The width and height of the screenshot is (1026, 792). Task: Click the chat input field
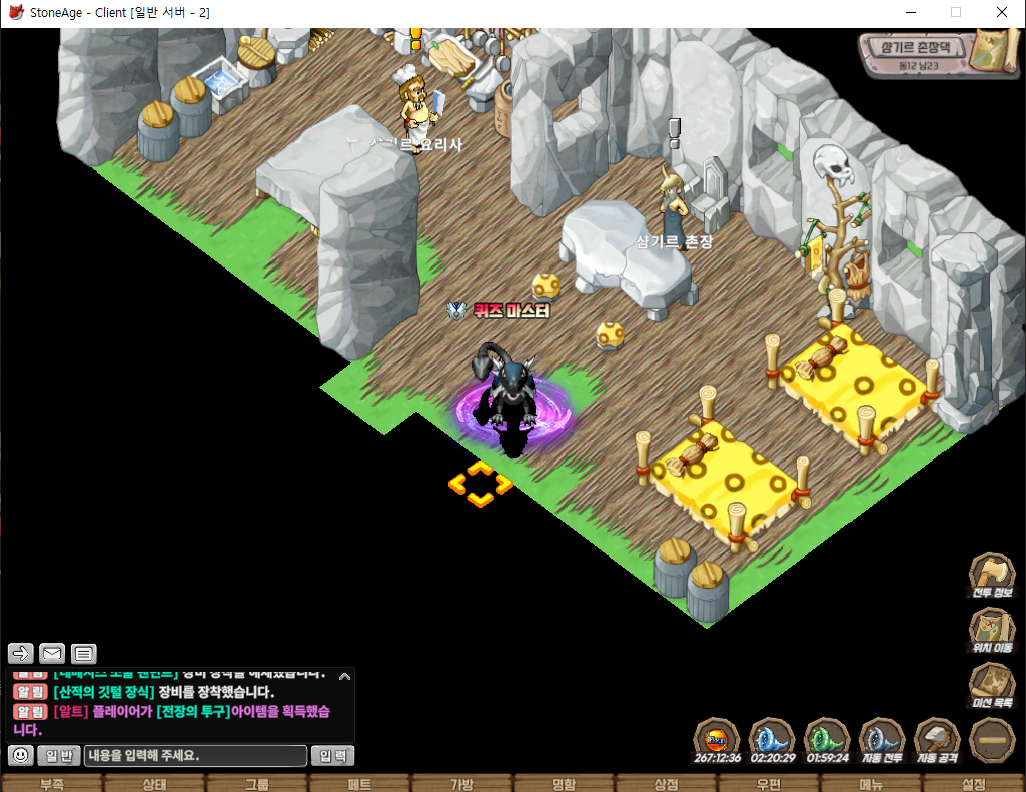point(195,755)
